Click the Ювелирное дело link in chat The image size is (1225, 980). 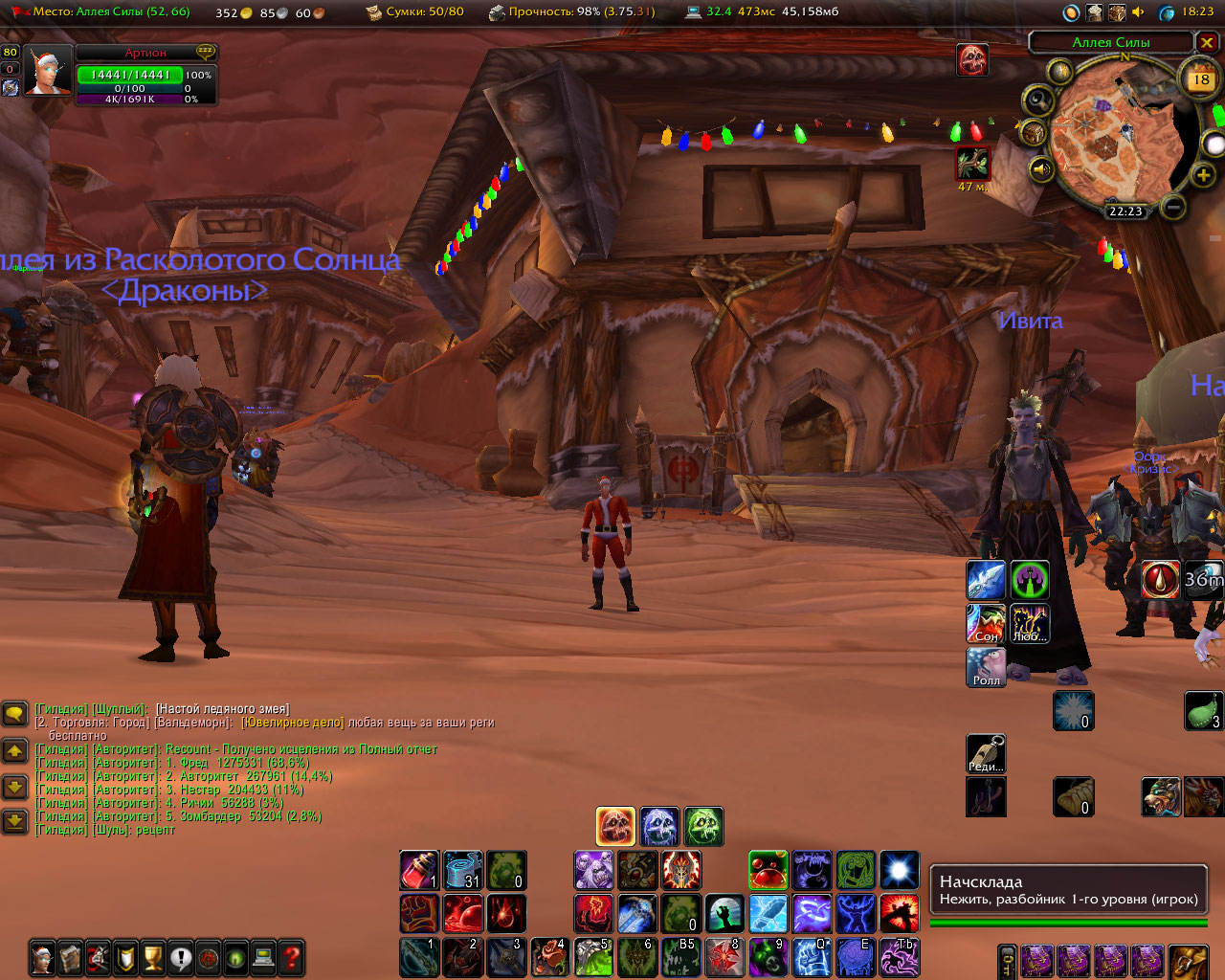pos(292,723)
